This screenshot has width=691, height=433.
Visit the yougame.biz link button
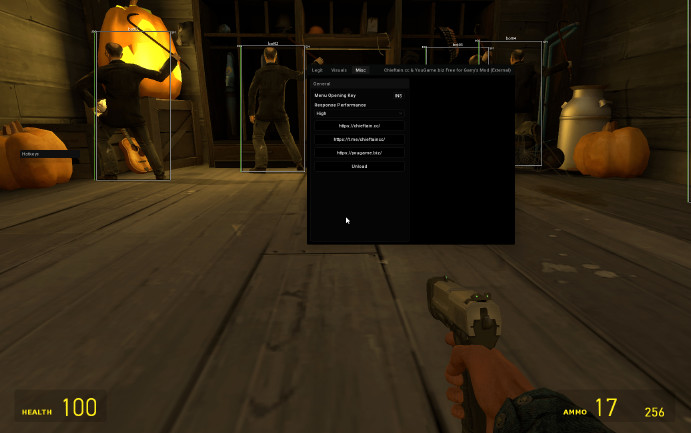pyautogui.click(x=359, y=152)
